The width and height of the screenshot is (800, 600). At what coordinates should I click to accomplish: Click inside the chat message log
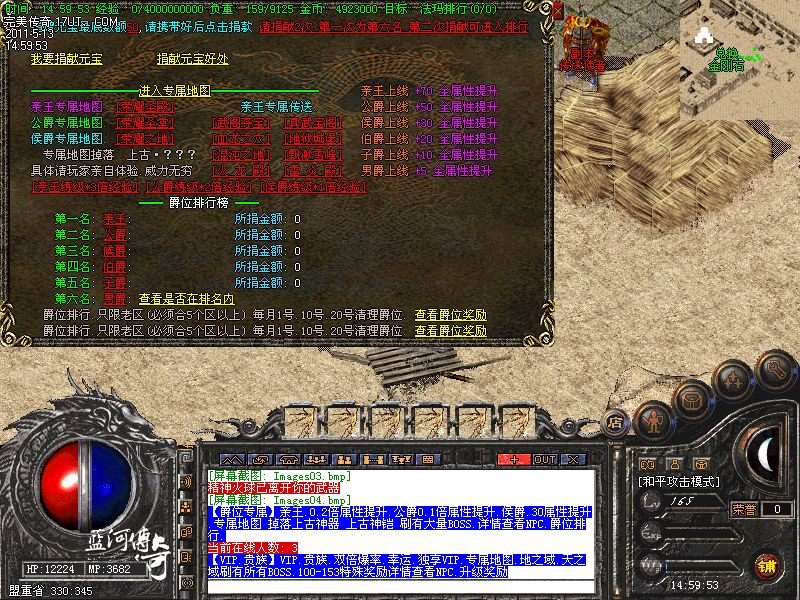coord(400,520)
